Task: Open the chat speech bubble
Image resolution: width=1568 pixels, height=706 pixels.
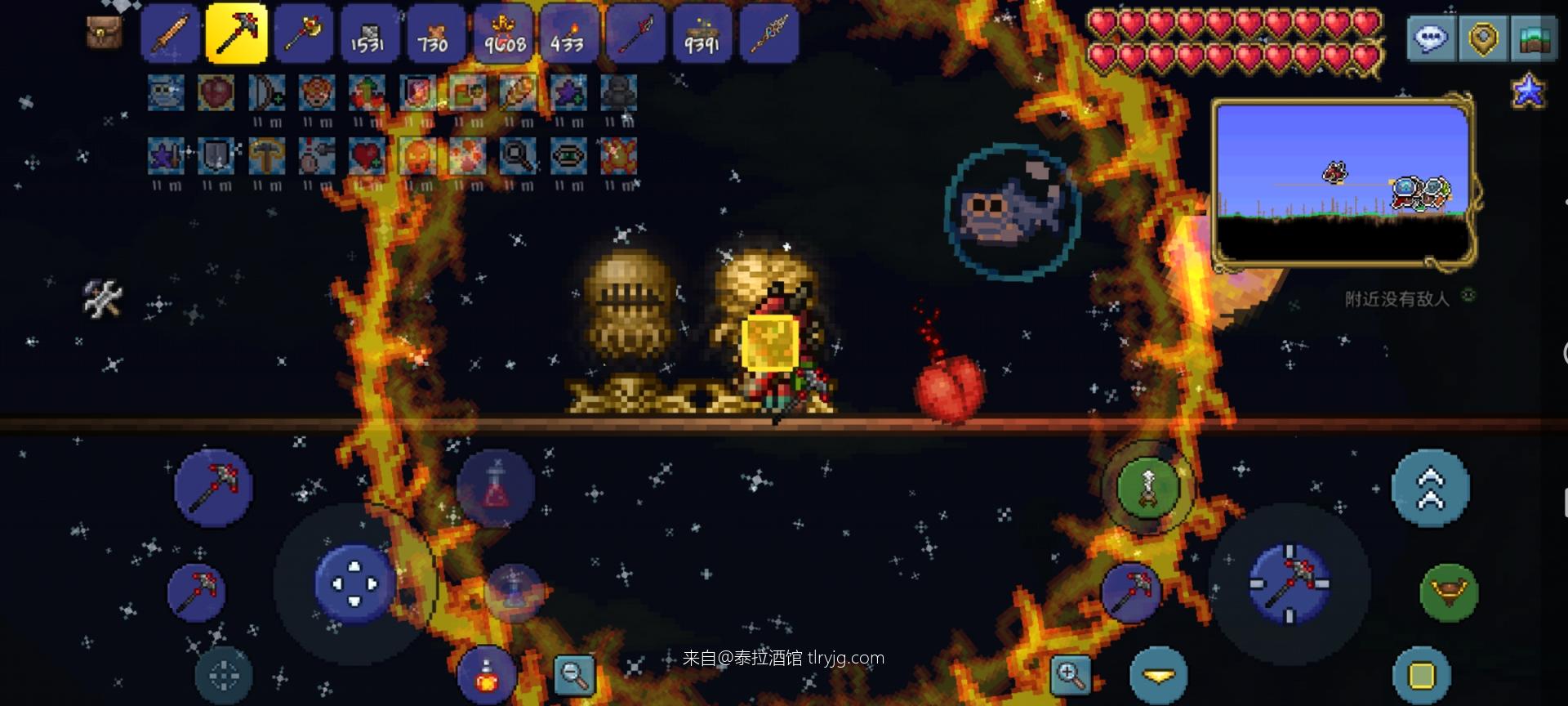Action: pyautogui.click(x=1431, y=38)
